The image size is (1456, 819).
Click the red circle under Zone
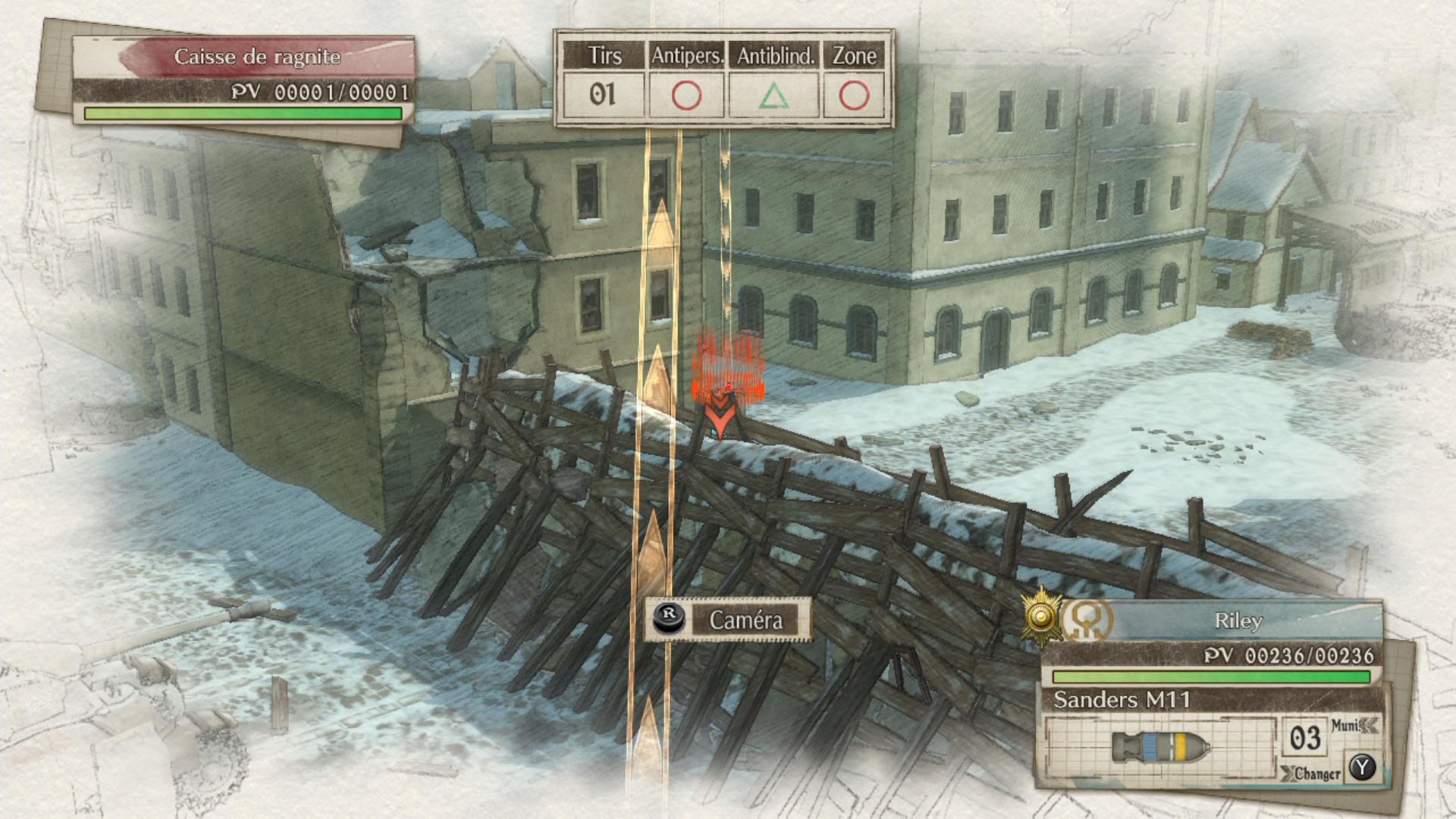pos(855,95)
